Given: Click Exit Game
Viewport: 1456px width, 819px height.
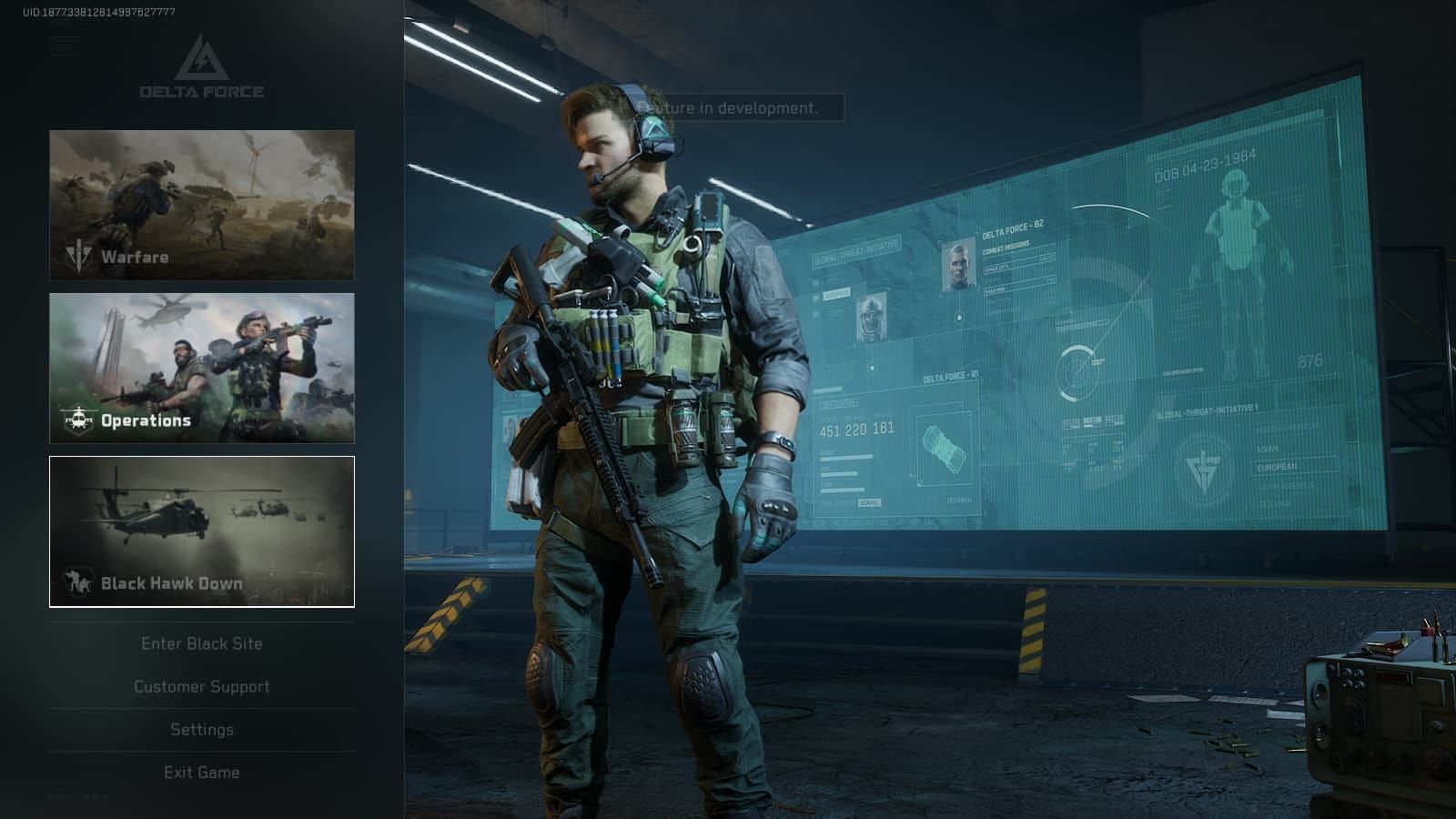Looking at the screenshot, I should click(x=200, y=772).
